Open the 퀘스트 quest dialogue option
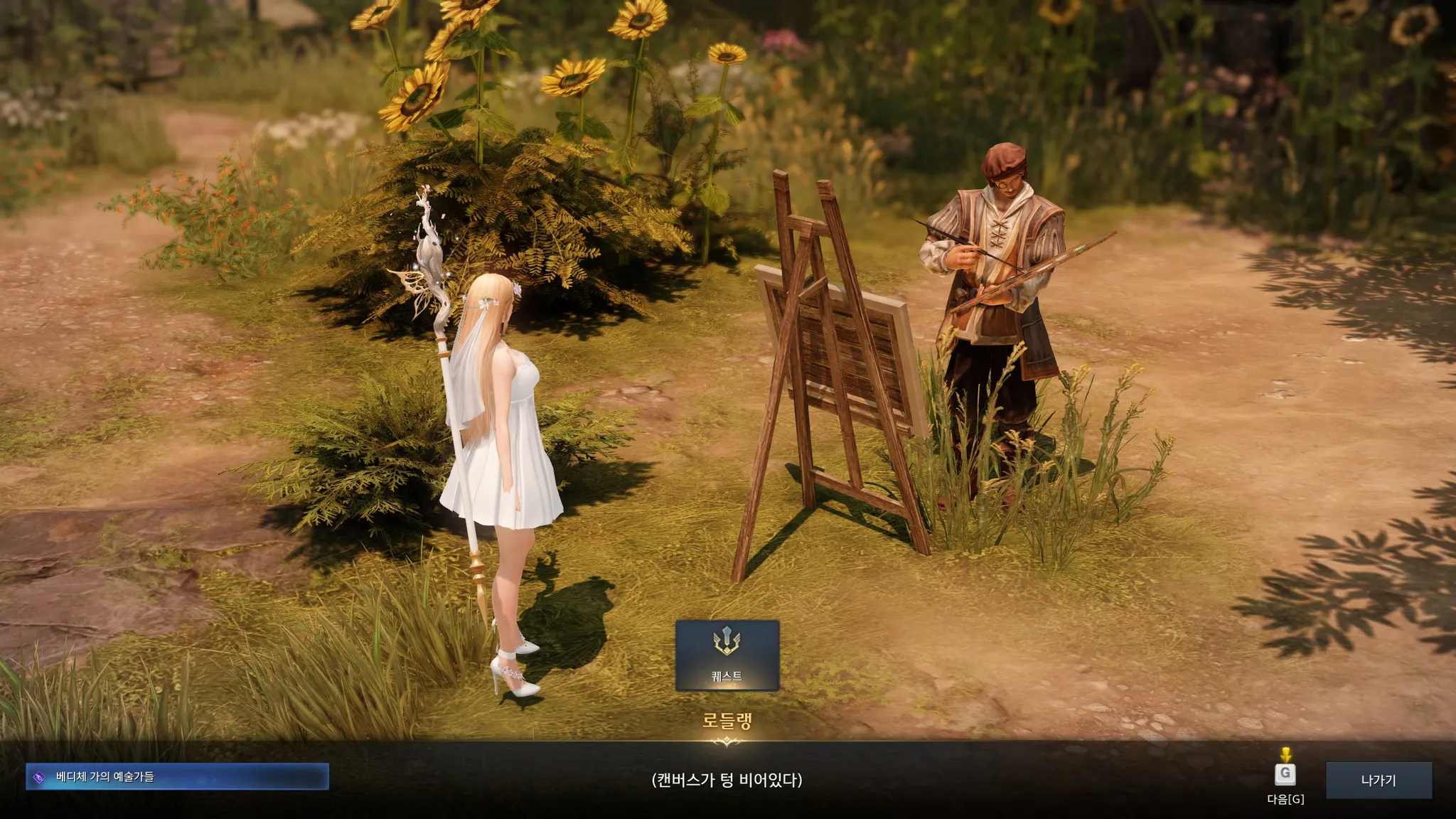 pos(727,655)
